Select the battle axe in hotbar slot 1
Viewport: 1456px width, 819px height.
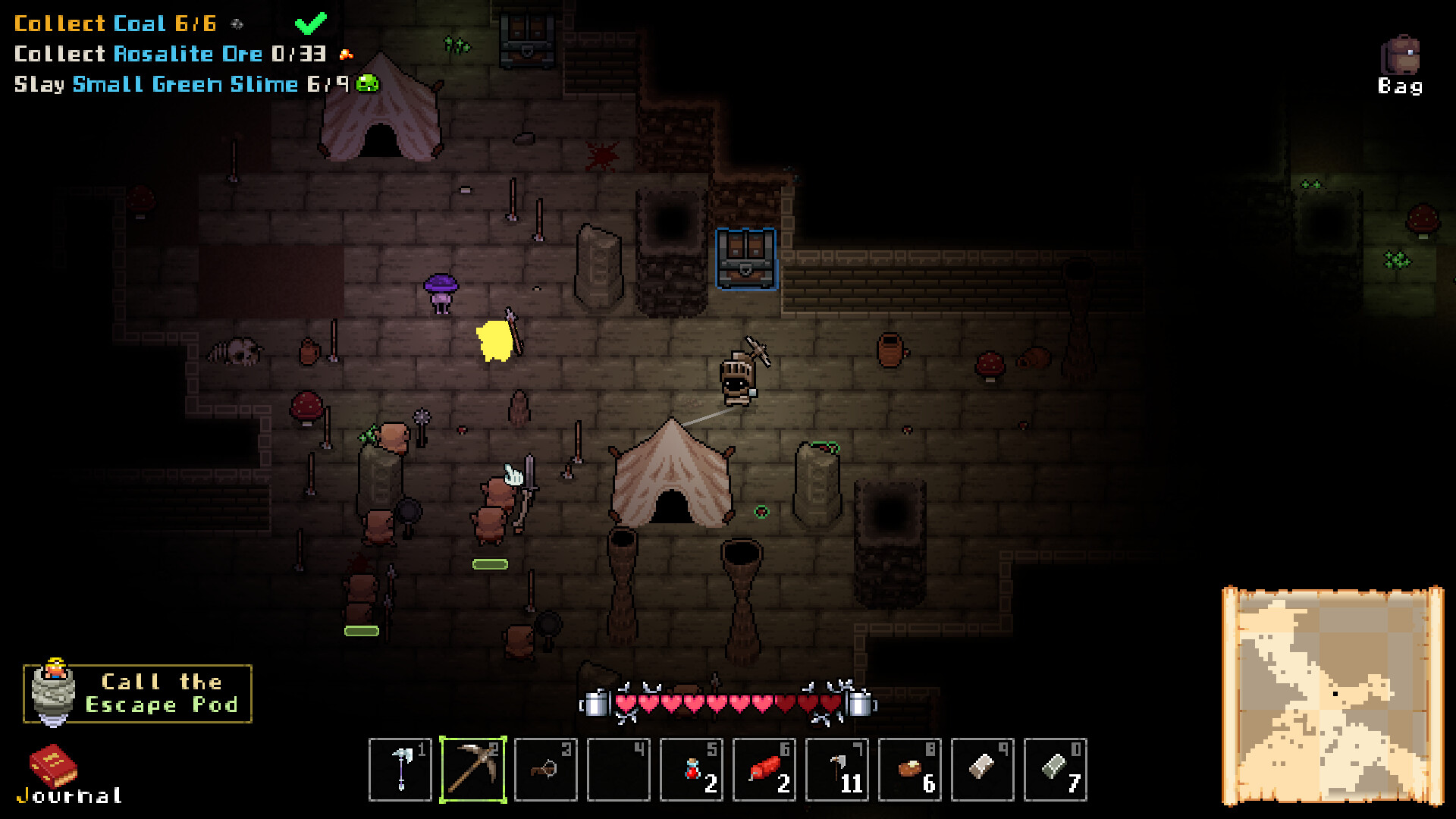[x=400, y=770]
